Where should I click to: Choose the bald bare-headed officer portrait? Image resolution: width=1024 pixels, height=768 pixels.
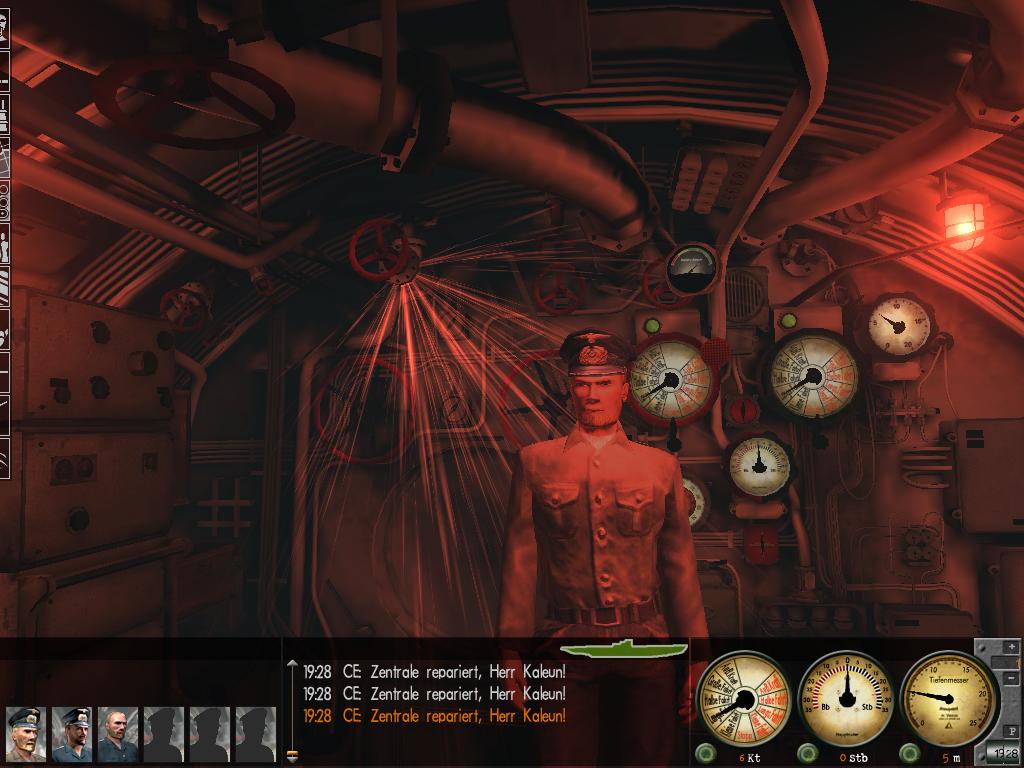[x=118, y=734]
